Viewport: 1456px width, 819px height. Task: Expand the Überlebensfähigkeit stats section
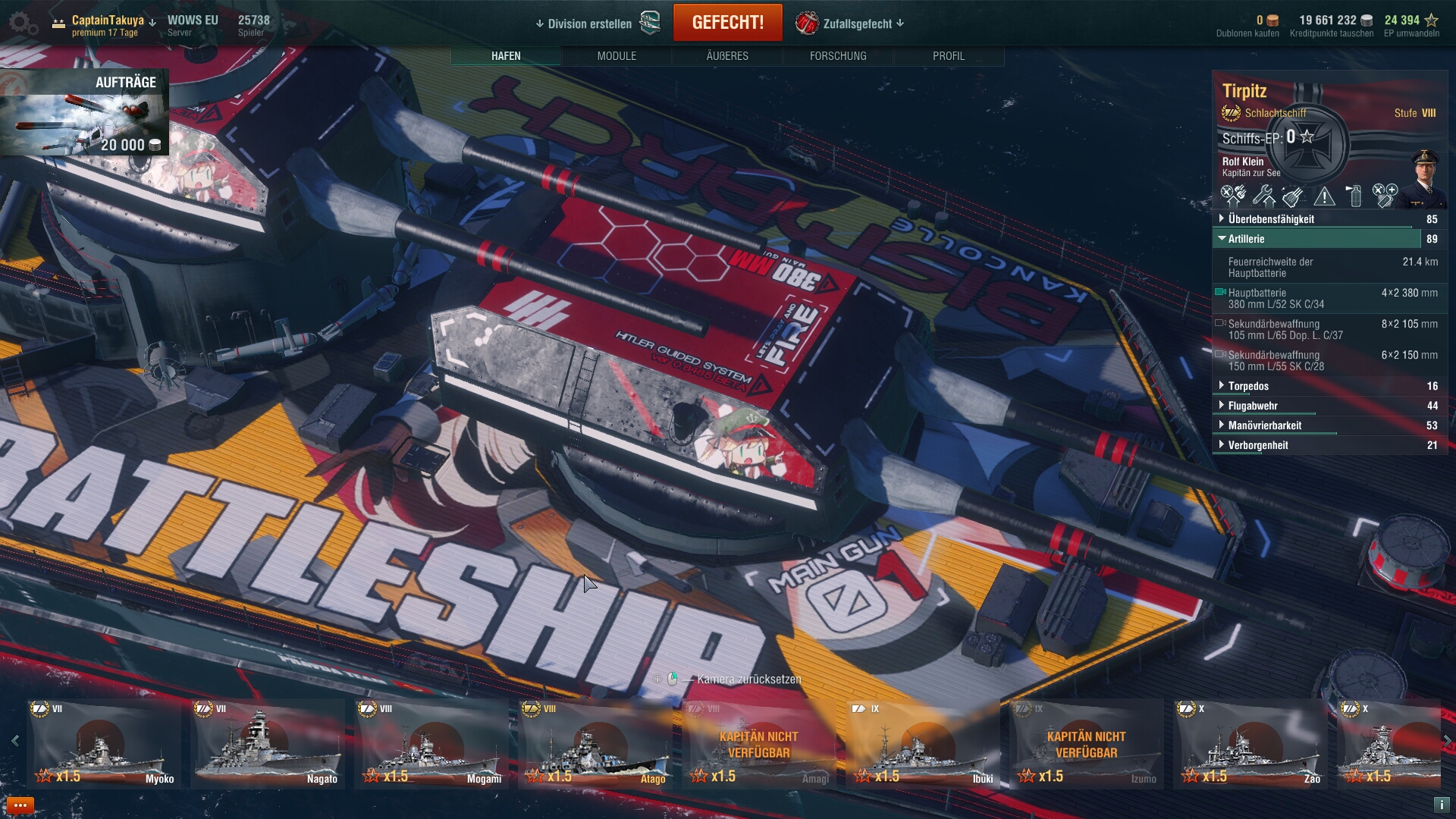pyautogui.click(x=1271, y=219)
